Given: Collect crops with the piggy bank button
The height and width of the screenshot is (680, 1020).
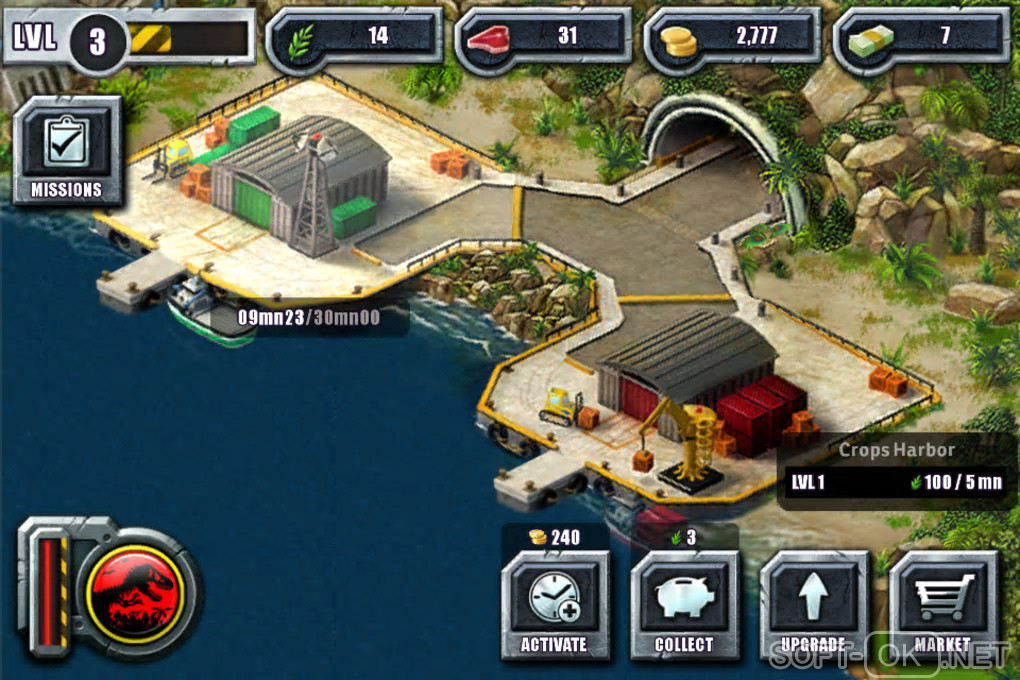Looking at the screenshot, I should (x=684, y=604).
